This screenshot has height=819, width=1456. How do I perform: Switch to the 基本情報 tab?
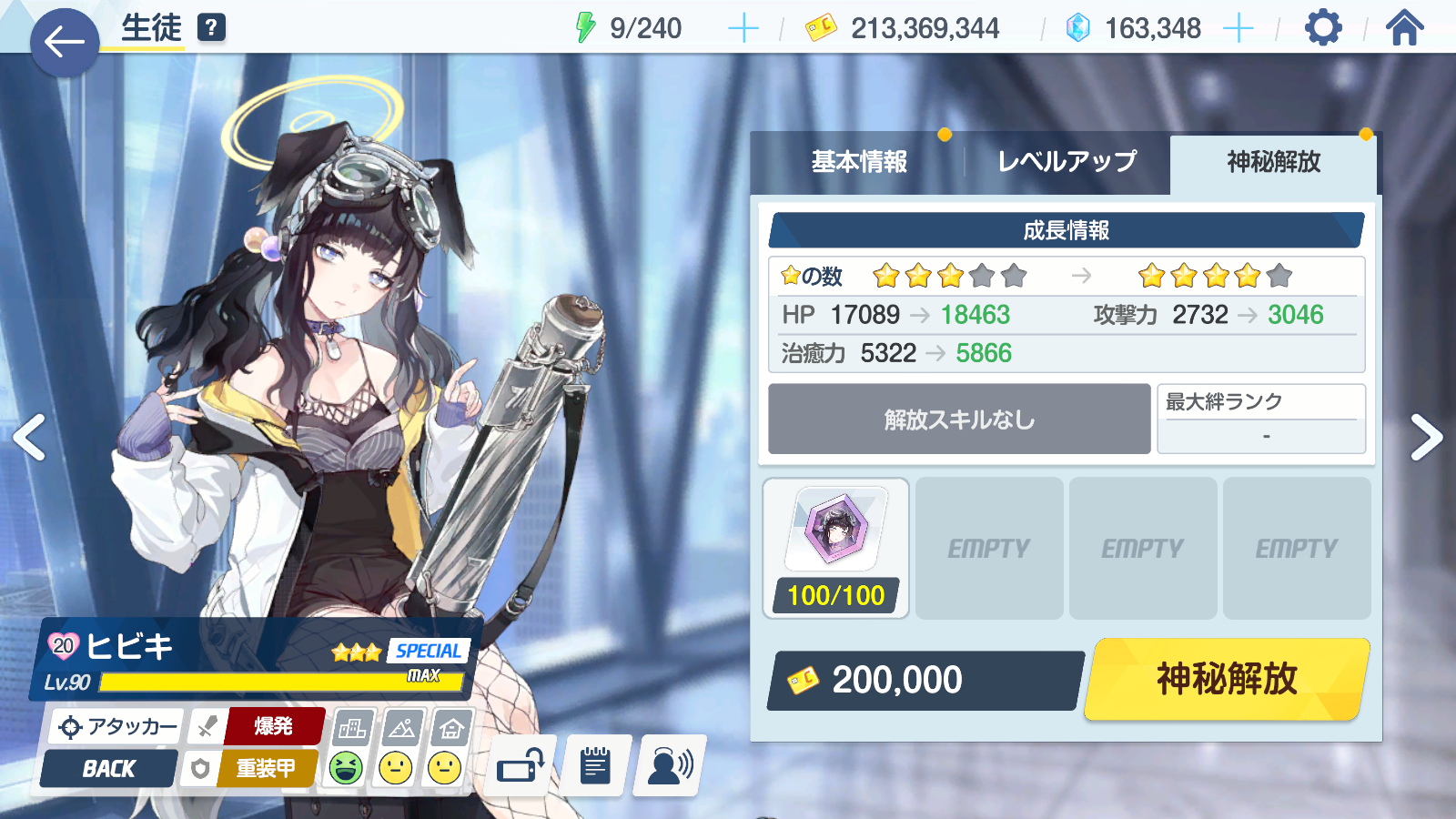pos(858,162)
